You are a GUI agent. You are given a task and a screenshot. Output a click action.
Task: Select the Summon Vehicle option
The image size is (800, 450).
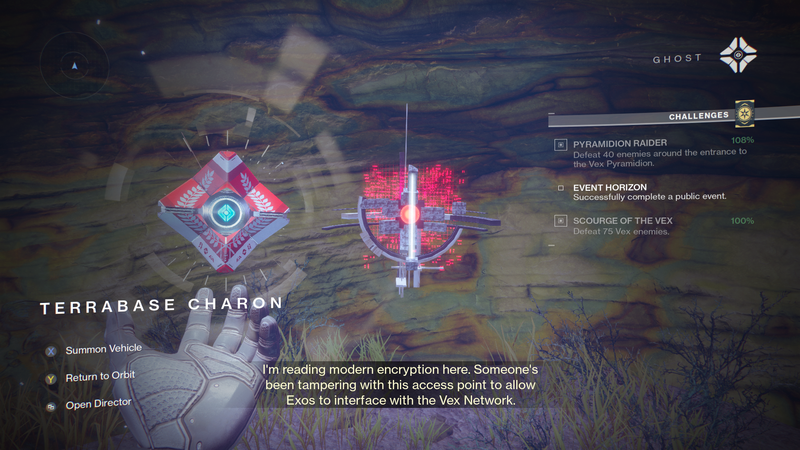pyautogui.click(x=103, y=349)
